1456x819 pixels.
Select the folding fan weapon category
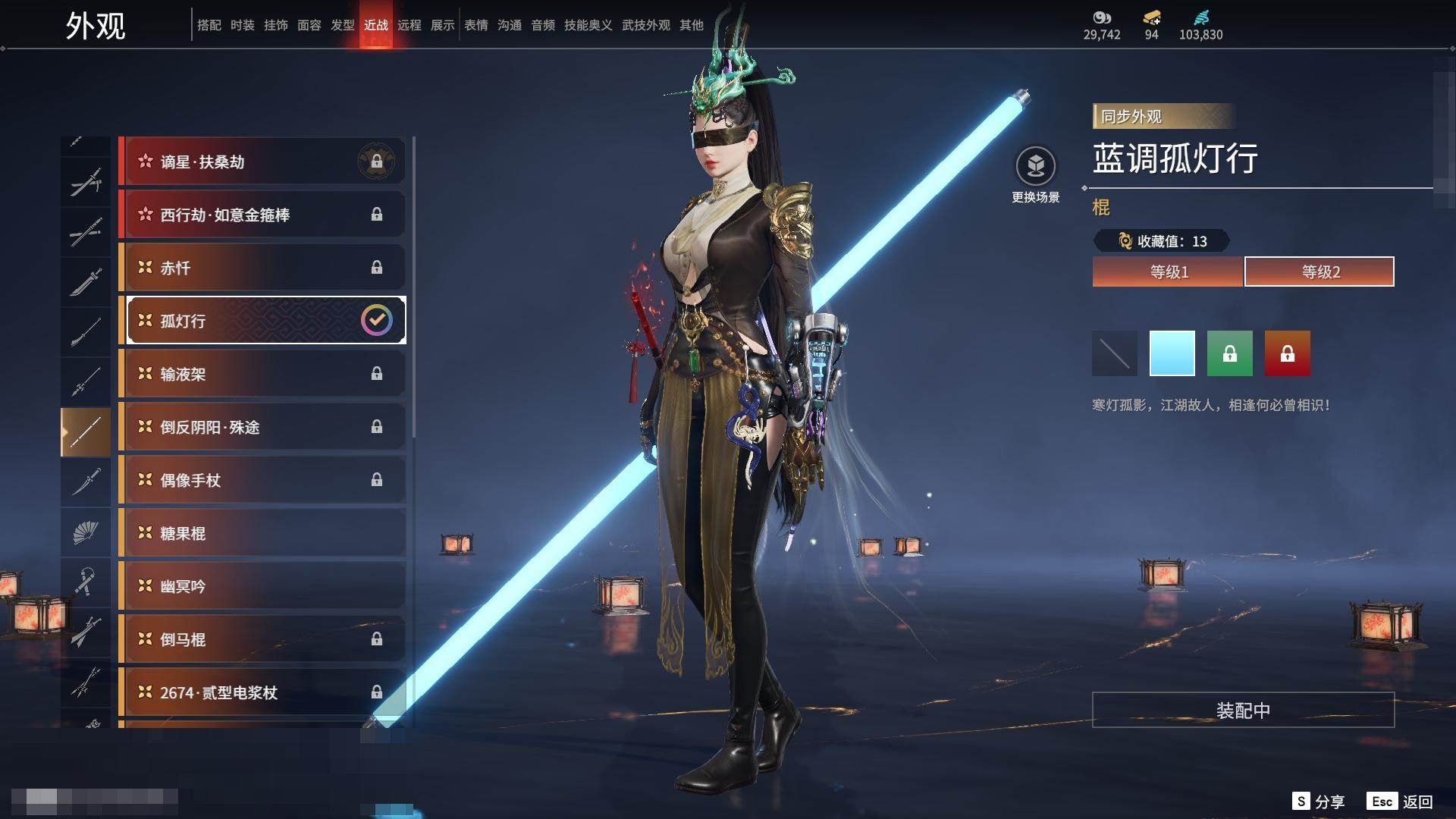pyautogui.click(x=86, y=532)
